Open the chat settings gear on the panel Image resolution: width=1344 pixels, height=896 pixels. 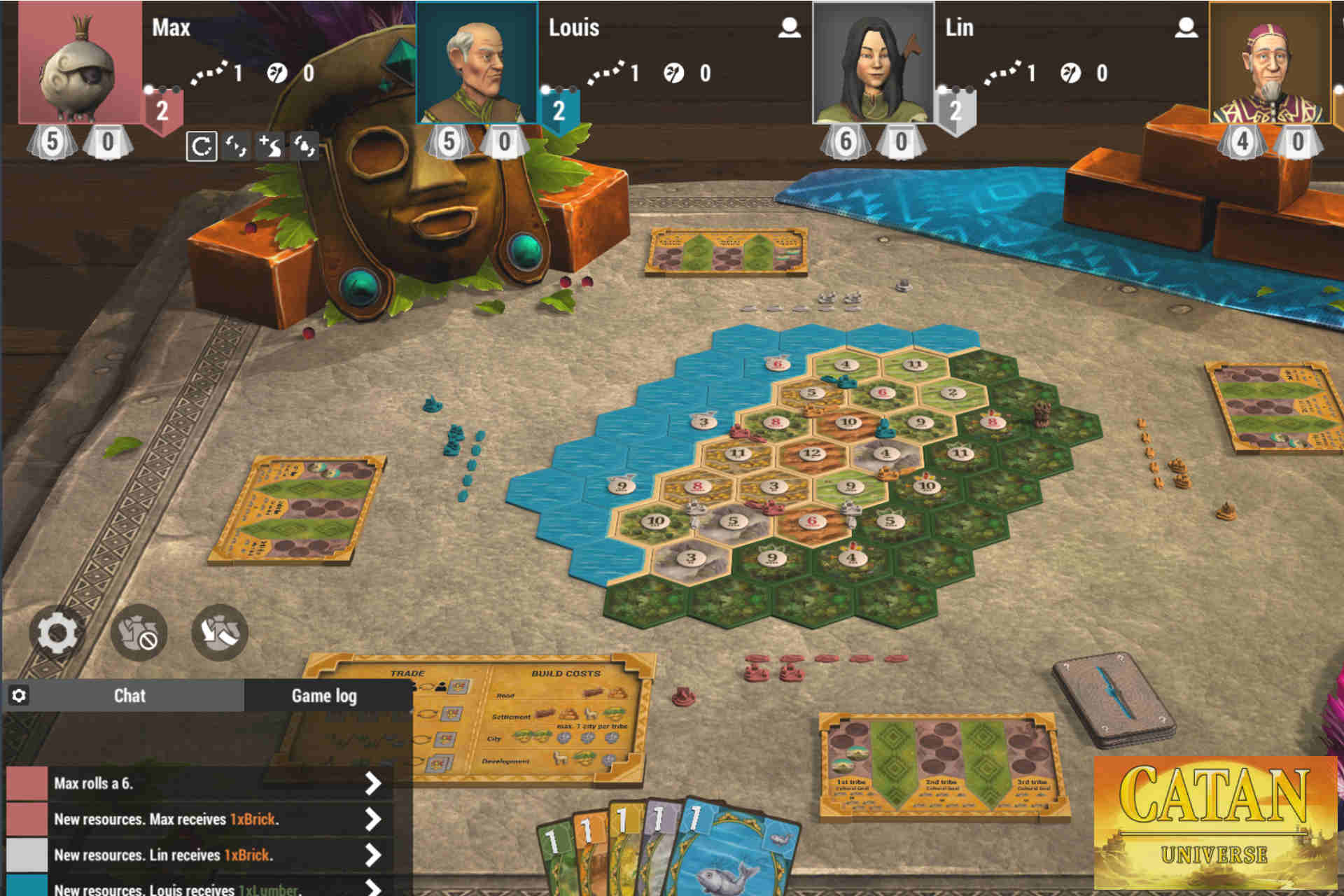[x=21, y=695]
